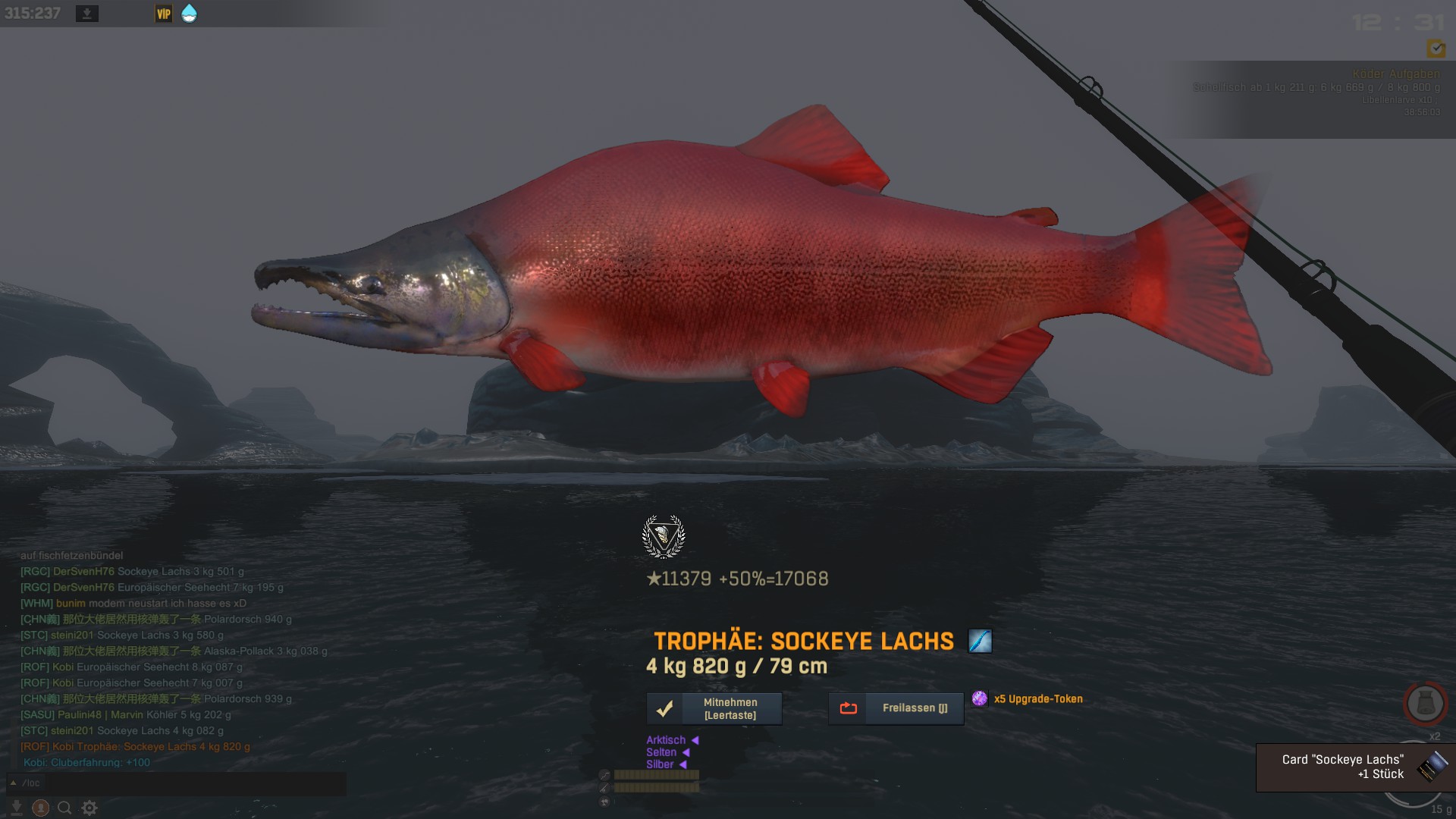Click the chat magnifying glass search icon

[65, 808]
